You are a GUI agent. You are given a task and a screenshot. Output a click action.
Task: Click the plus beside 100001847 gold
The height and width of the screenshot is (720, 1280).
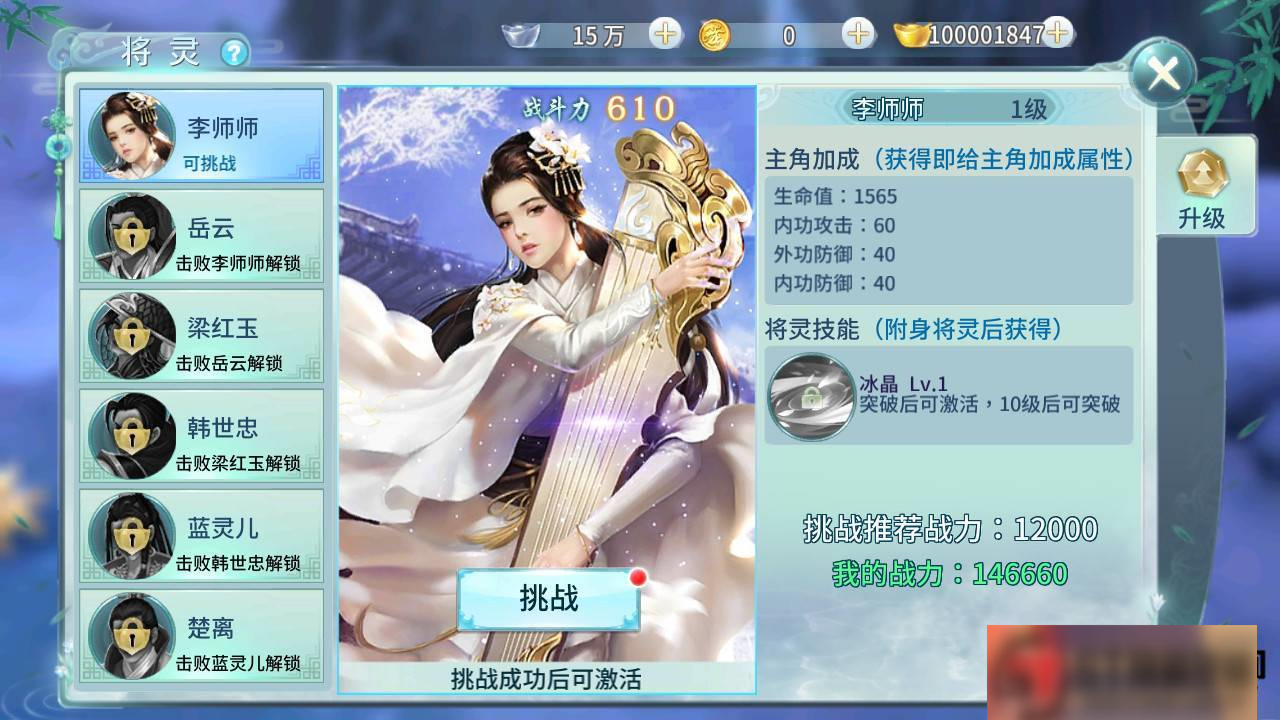click(1056, 33)
